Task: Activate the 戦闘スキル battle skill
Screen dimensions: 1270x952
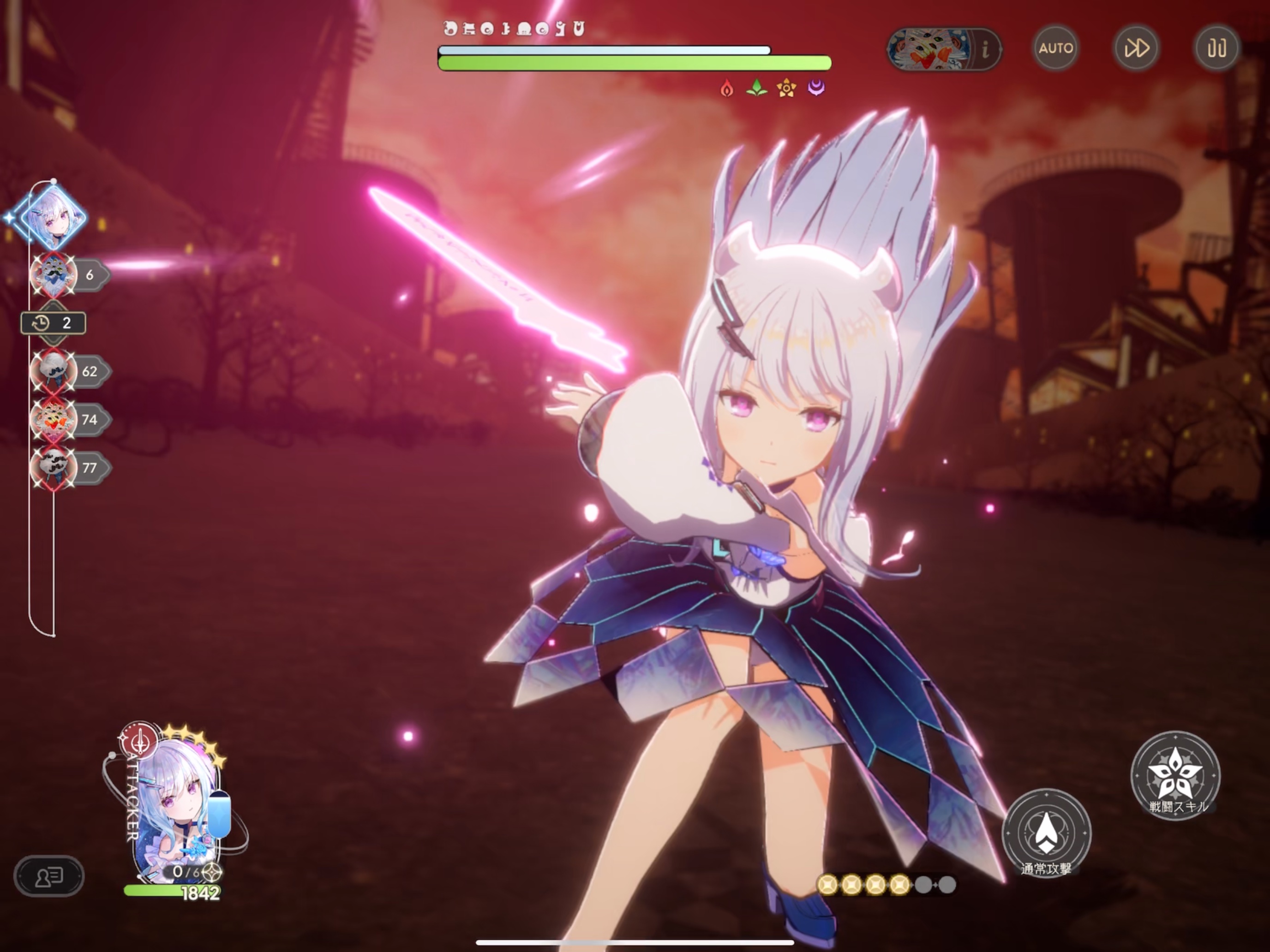Action: tap(1174, 775)
